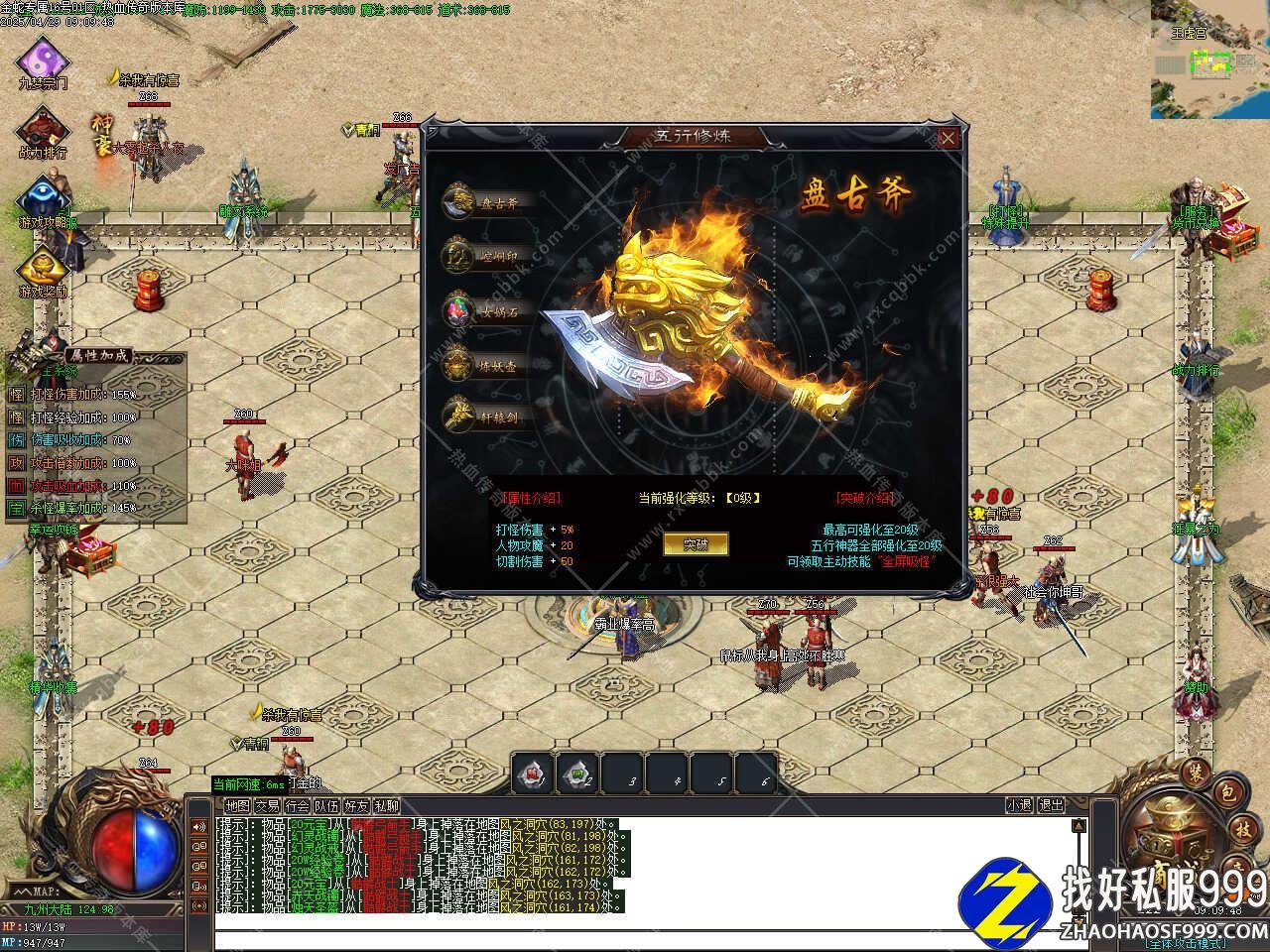Use the item in hotbar slot 2
1270x952 pixels.
pos(577,774)
